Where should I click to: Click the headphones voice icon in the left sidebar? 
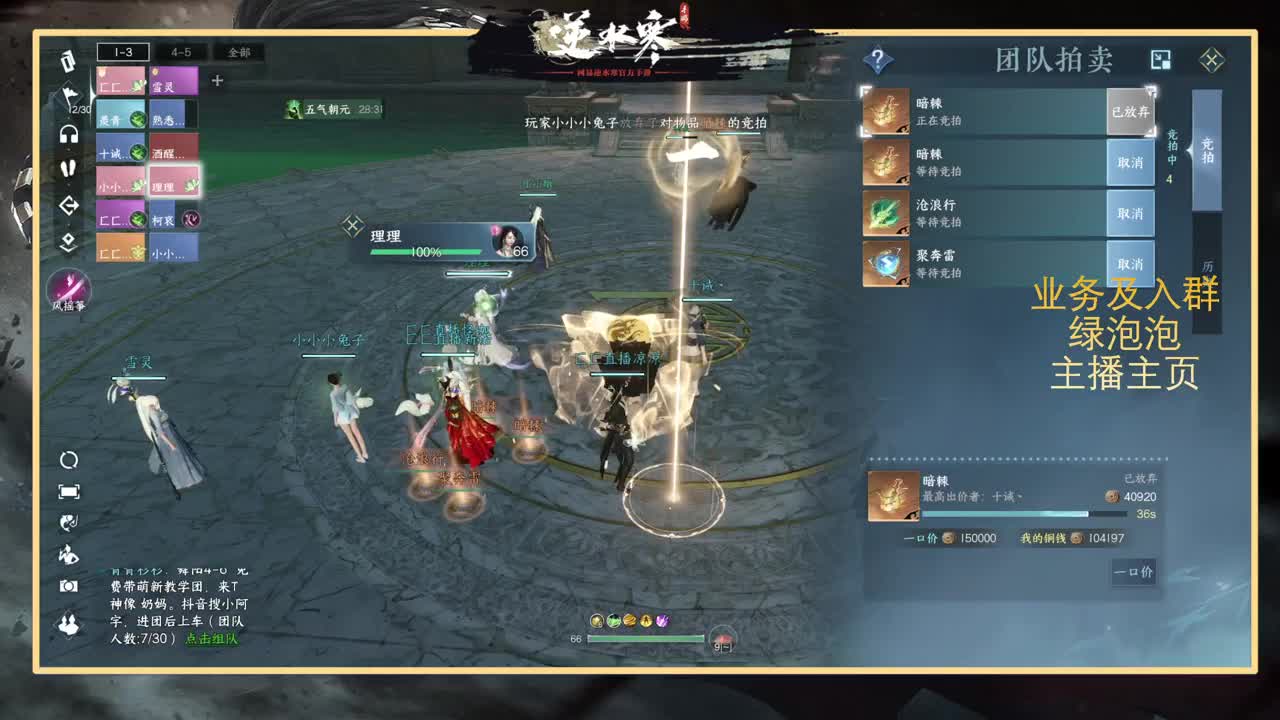[x=68, y=133]
